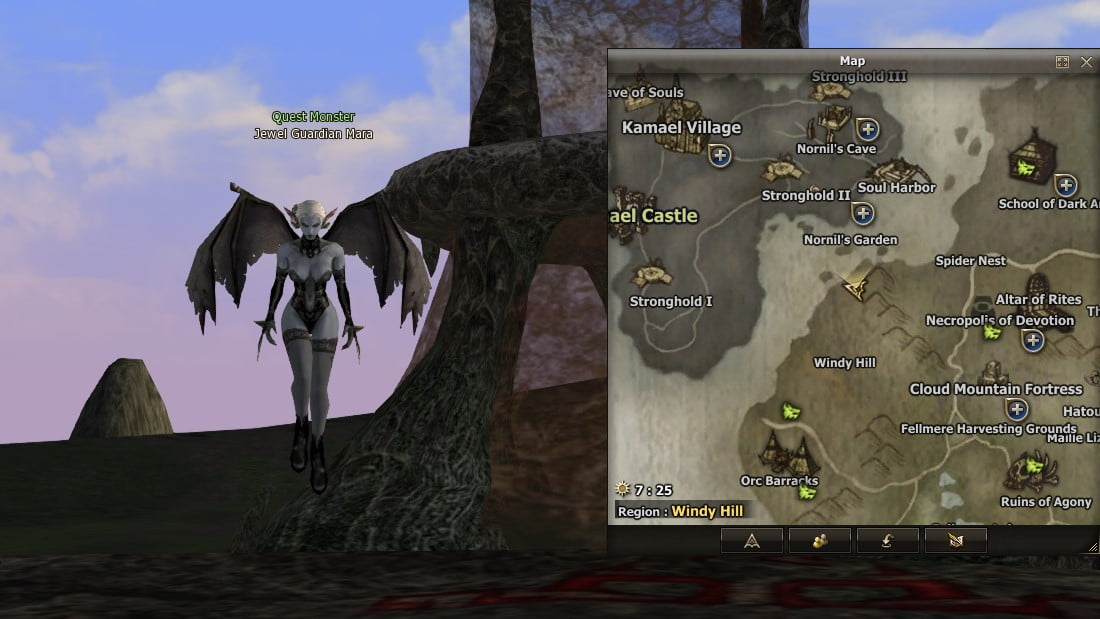This screenshot has height=619, width=1100.
Task: Select the plus marker at School of Dark Arts
Action: pos(1066,185)
